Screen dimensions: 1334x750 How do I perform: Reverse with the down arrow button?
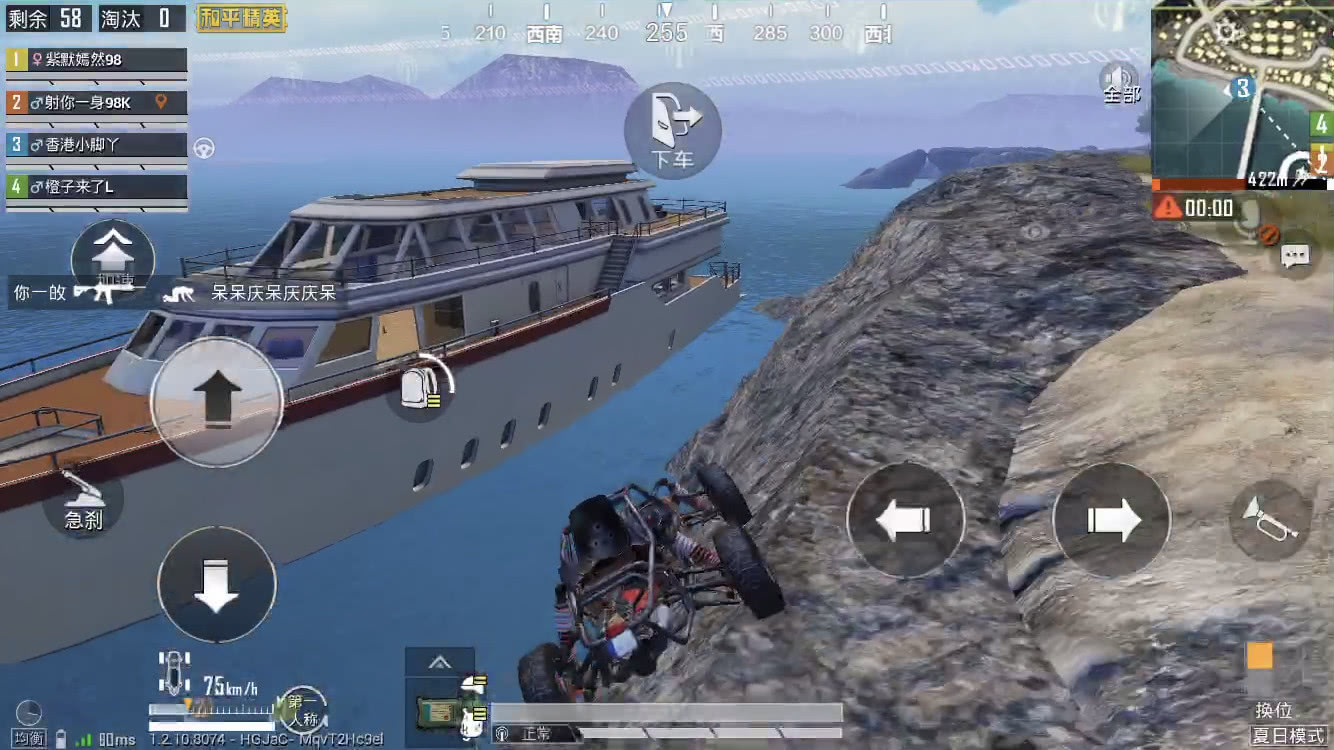pos(216,584)
